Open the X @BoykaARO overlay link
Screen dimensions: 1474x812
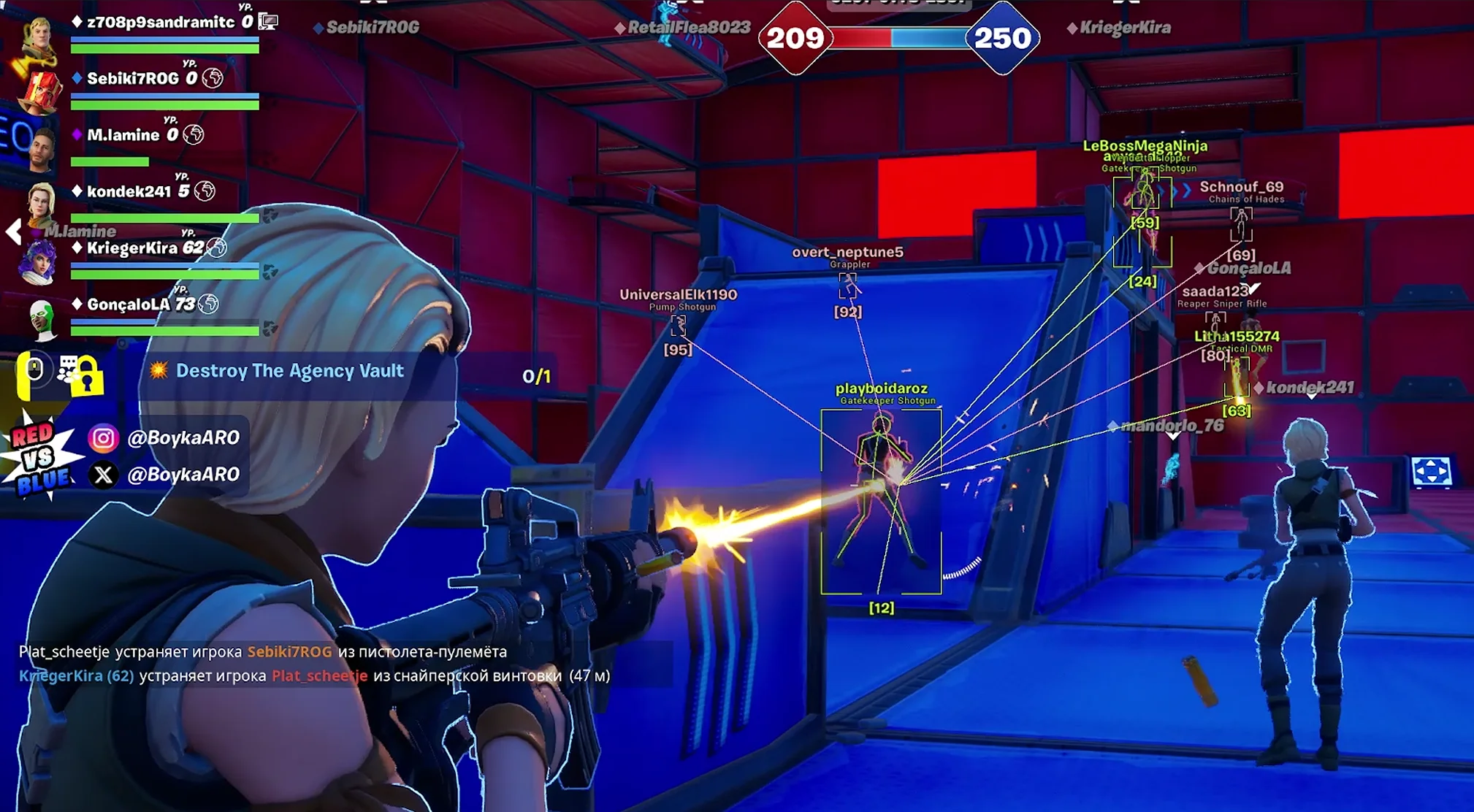(165, 475)
